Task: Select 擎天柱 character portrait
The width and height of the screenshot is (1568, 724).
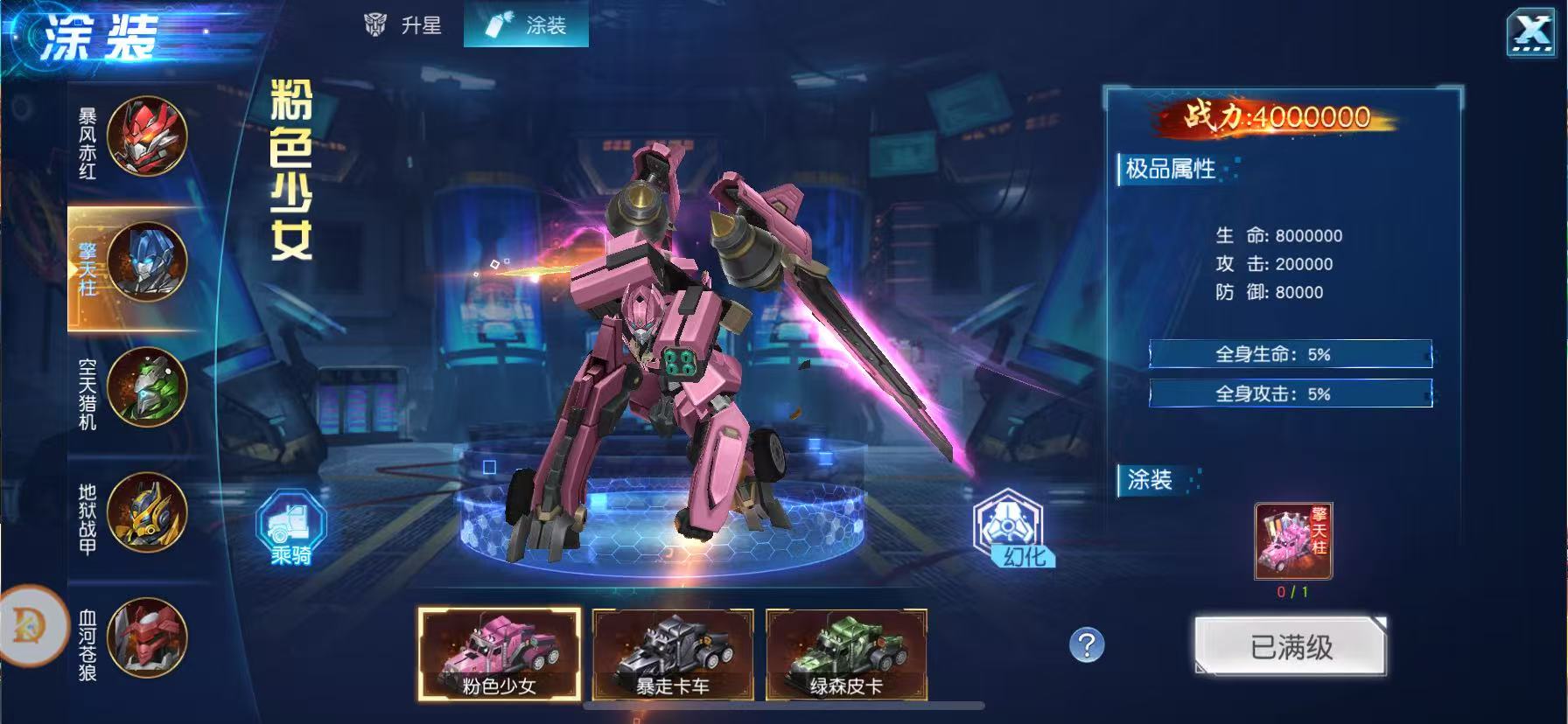Action: coord(146,262)
